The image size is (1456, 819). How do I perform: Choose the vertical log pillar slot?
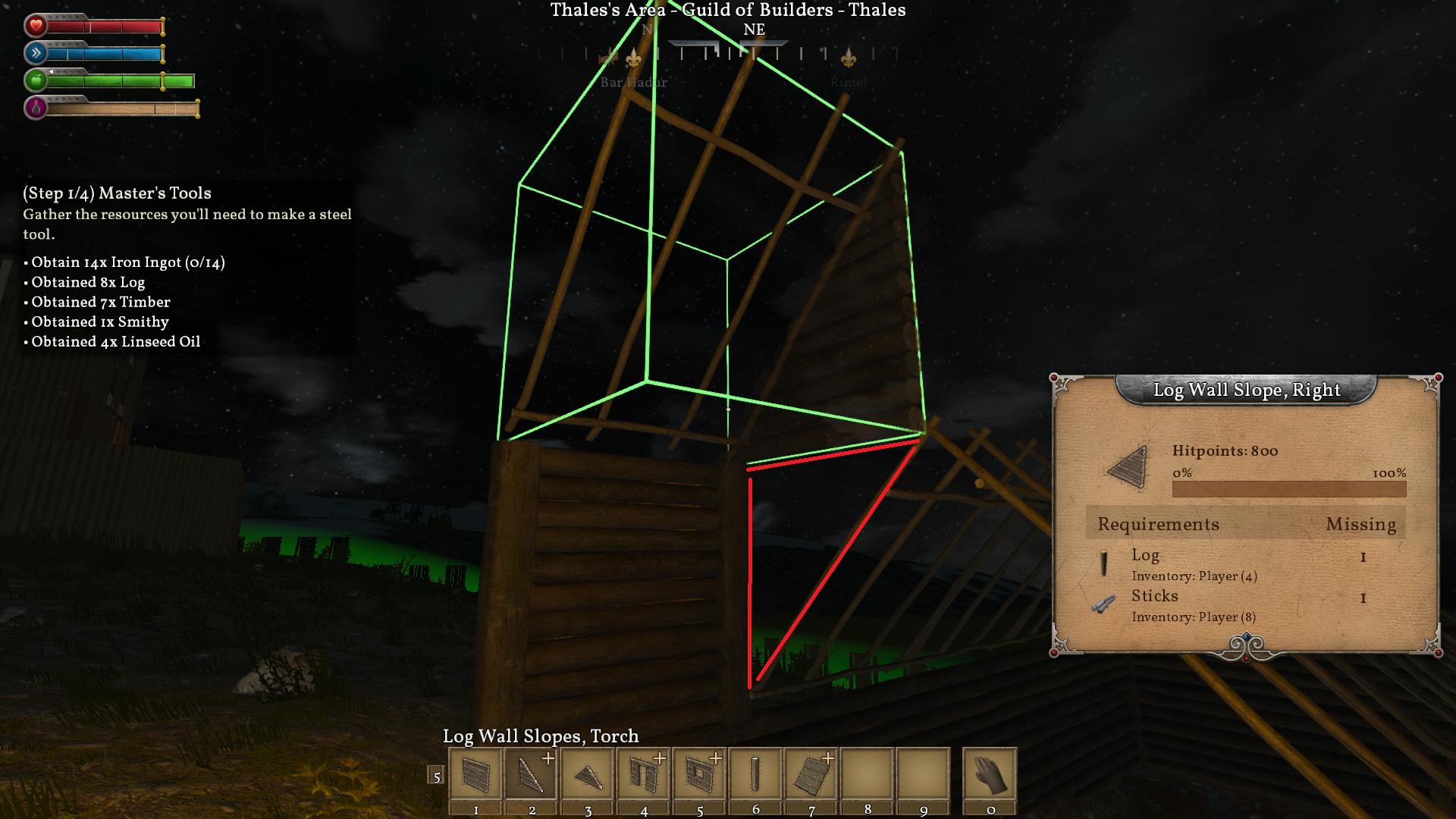[755, 774]
